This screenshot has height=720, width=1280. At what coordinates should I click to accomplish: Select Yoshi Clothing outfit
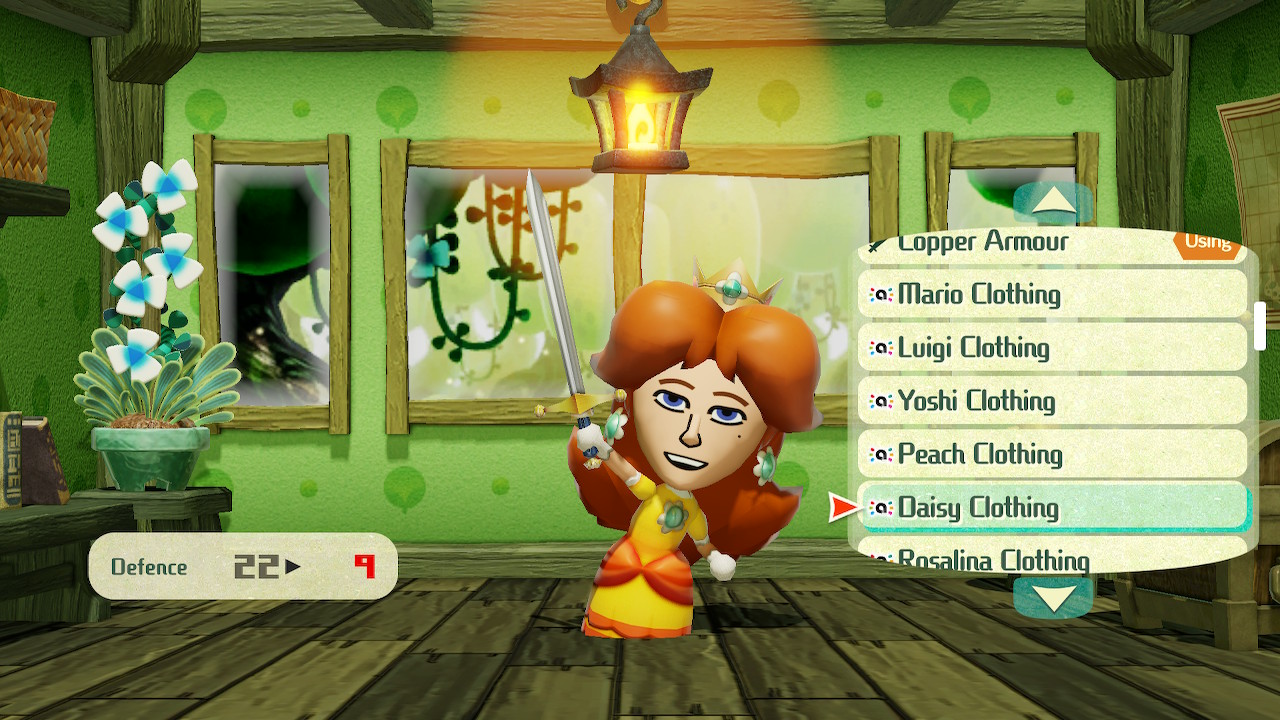[x=1052, y=401]
